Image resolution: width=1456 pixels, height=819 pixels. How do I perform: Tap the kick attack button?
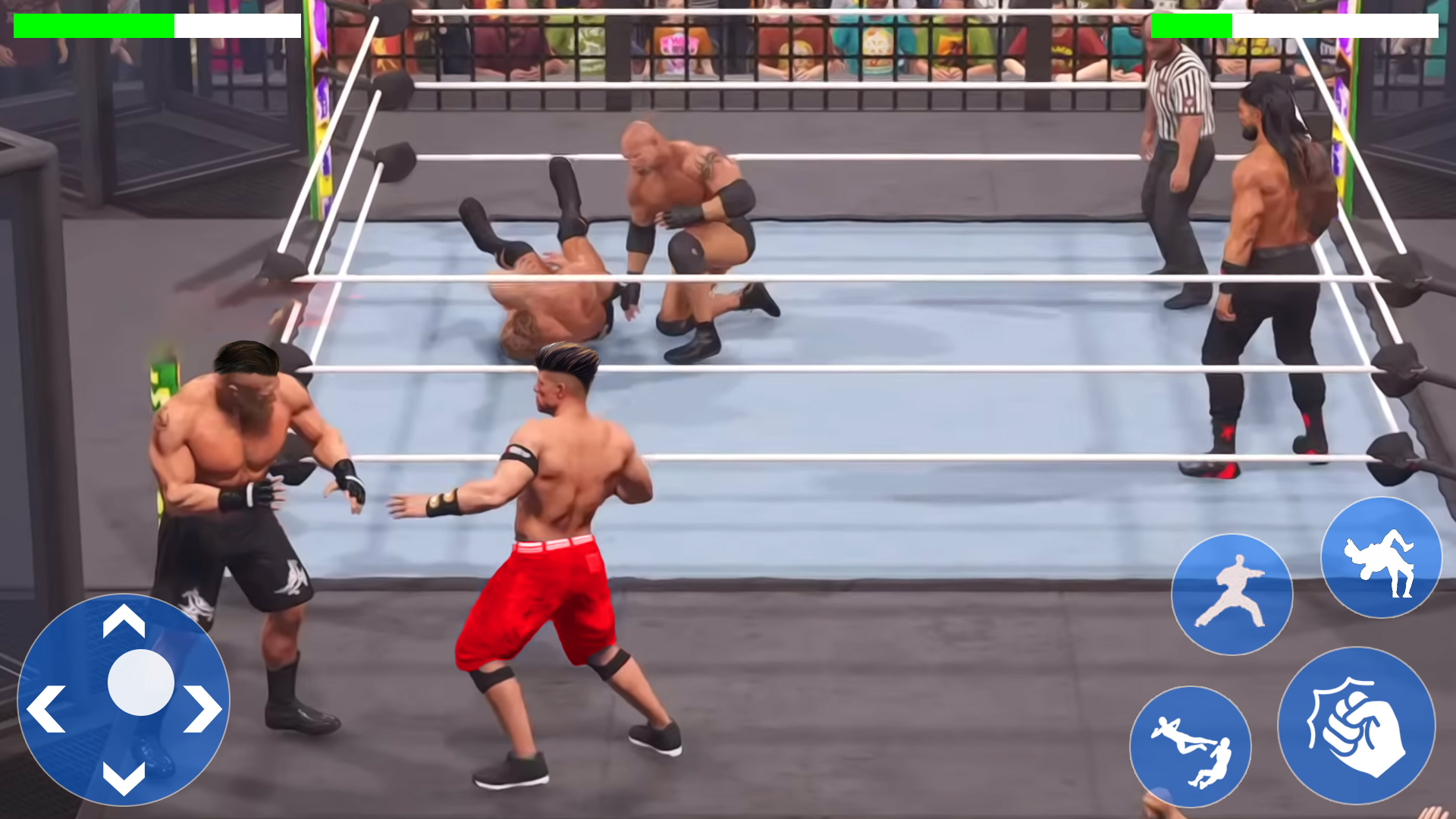(1232, 595)
